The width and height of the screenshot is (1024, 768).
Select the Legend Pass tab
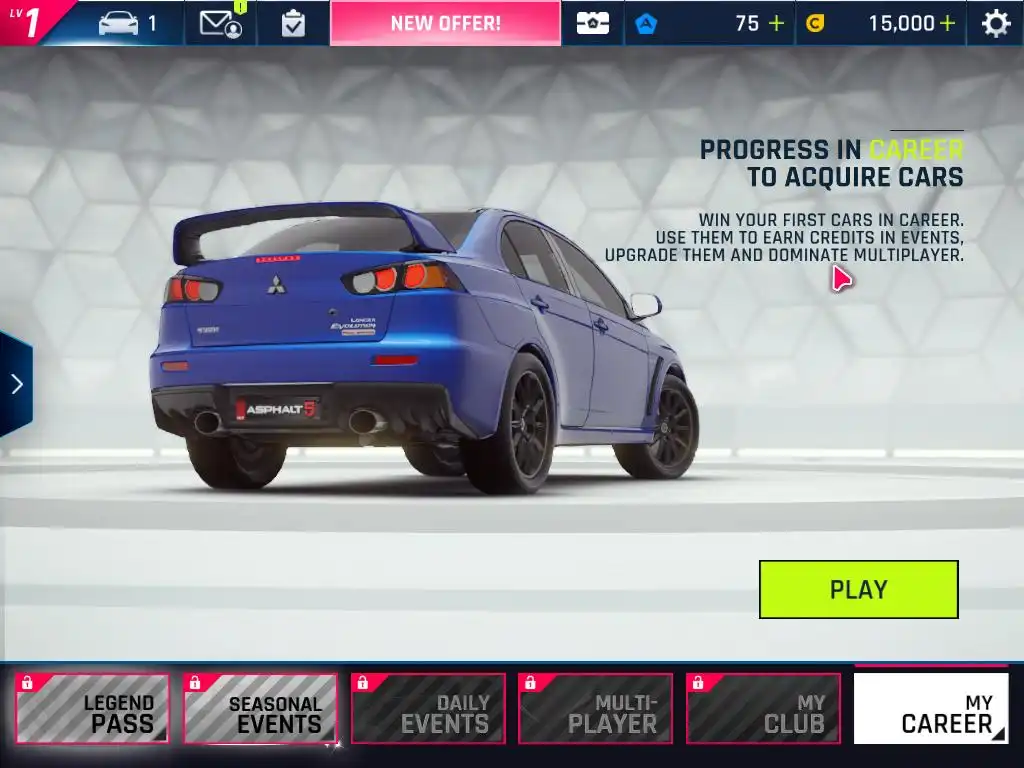click(92, 709)
